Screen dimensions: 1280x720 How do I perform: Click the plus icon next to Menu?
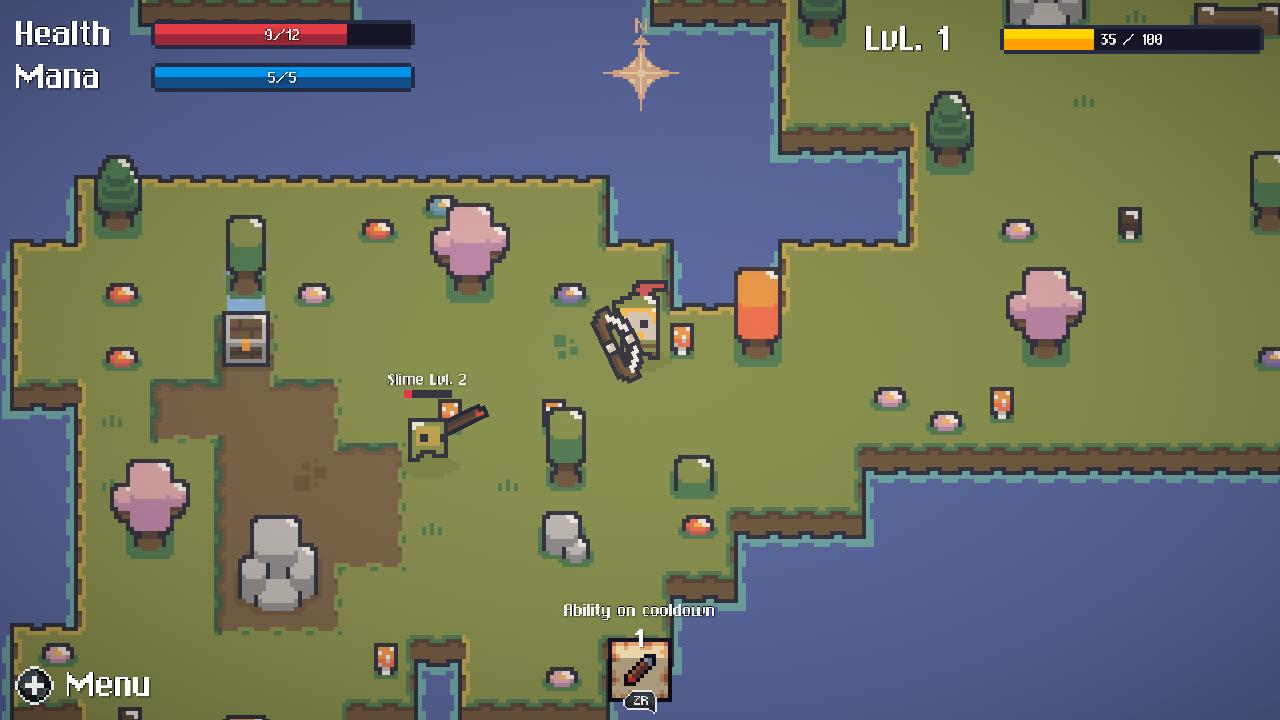click(x=33, y=687)
